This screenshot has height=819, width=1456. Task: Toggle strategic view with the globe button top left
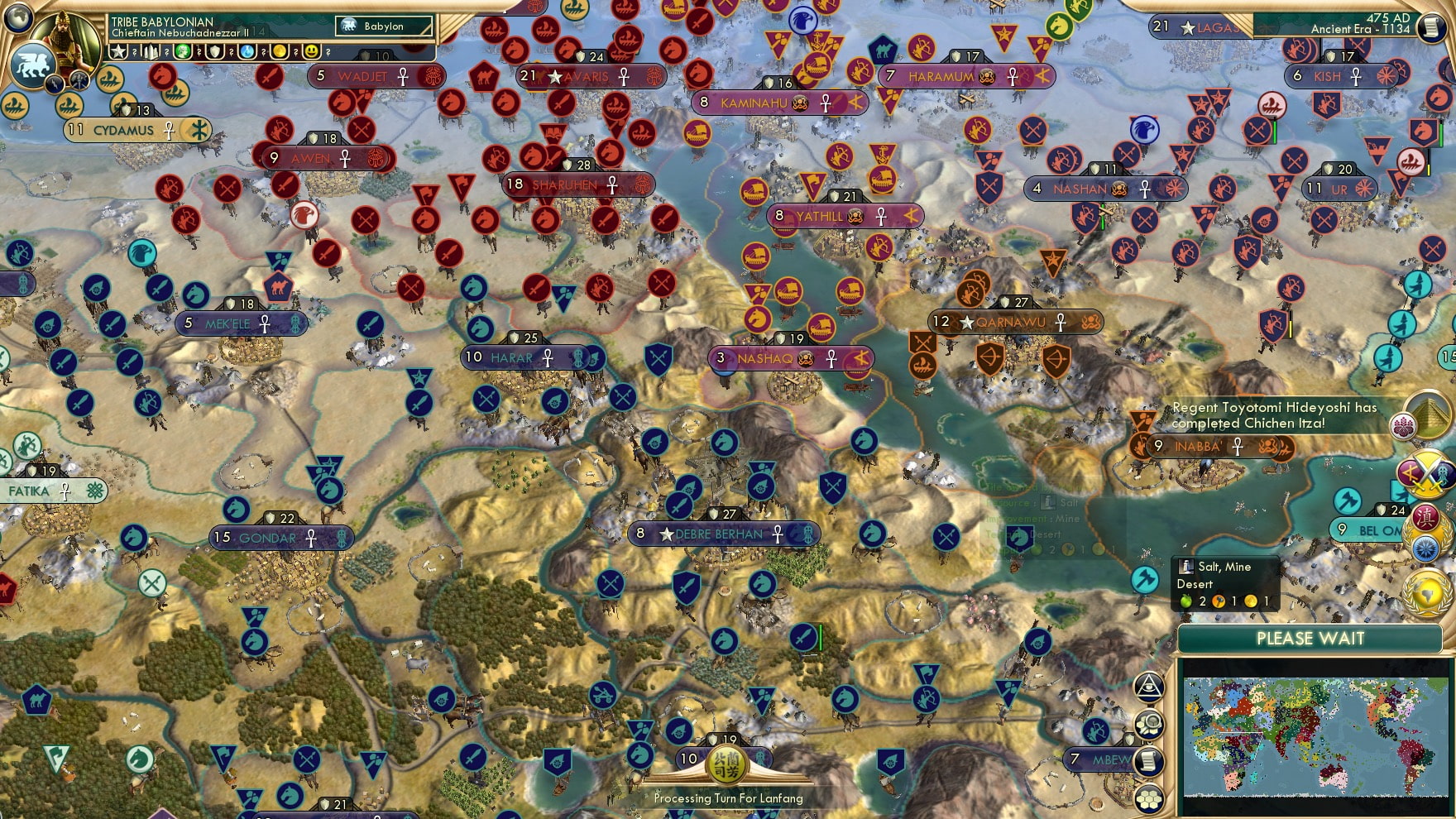(17, 18)
